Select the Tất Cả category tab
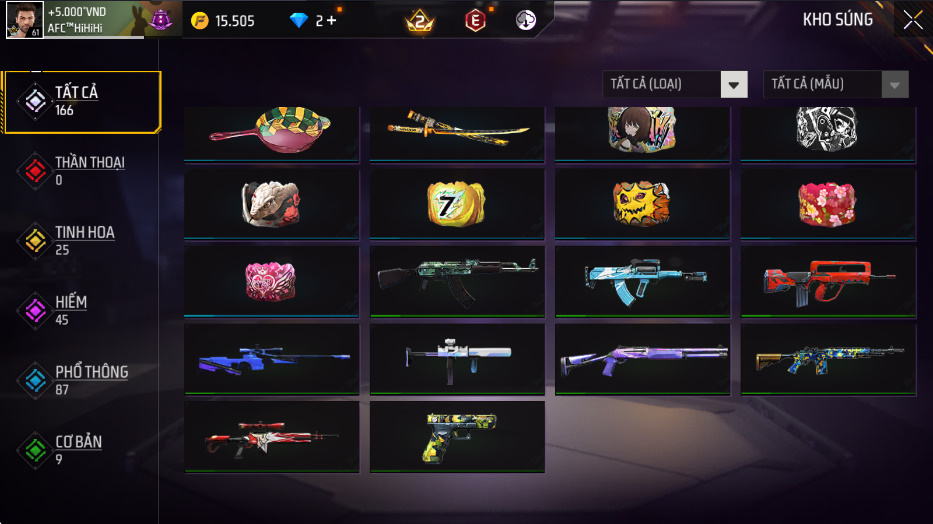 point(82,102)
